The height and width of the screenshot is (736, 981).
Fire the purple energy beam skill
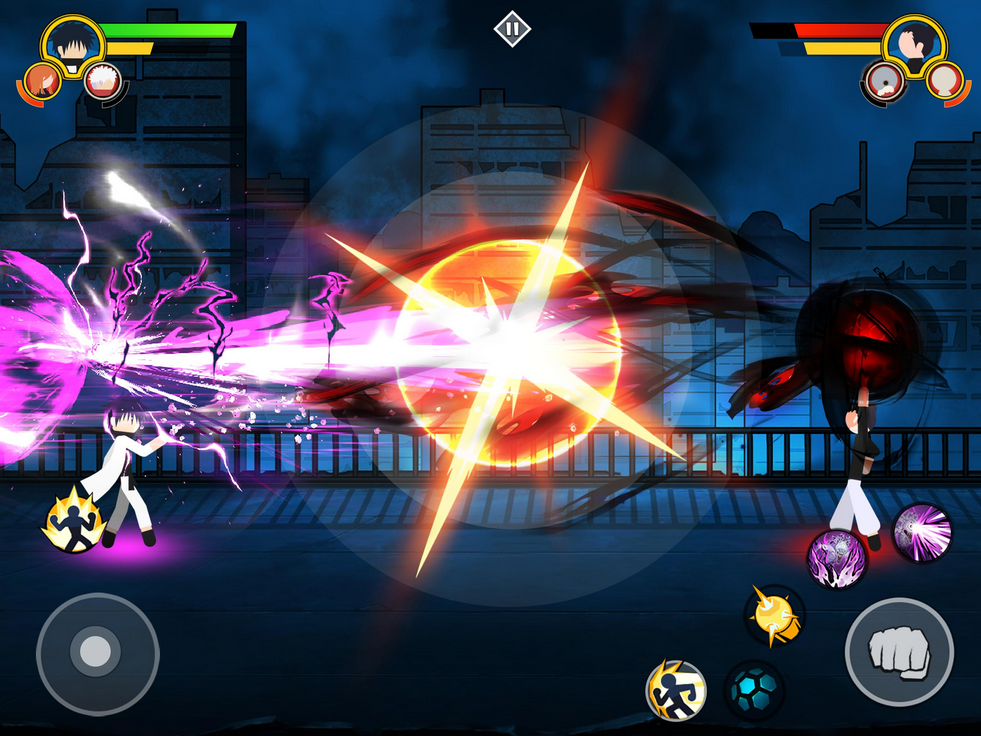pyautogui.click(x=921, y=531)
